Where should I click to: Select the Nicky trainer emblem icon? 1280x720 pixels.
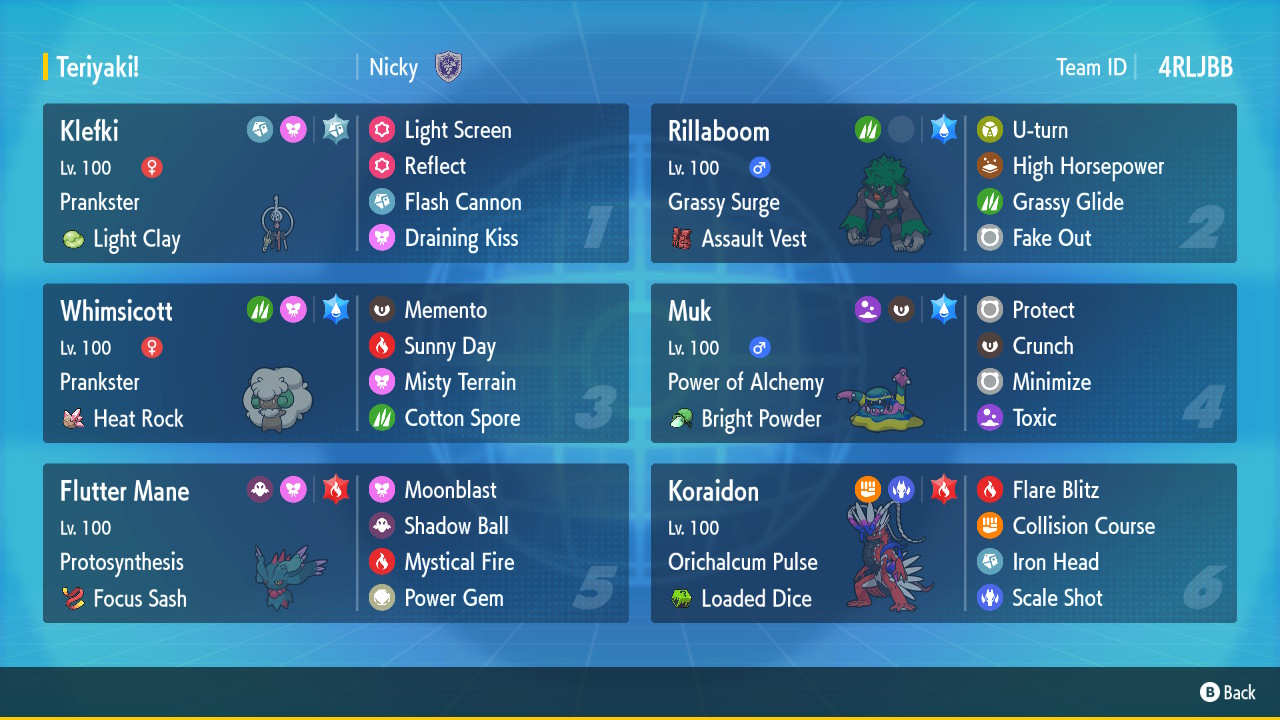(449, 67)
